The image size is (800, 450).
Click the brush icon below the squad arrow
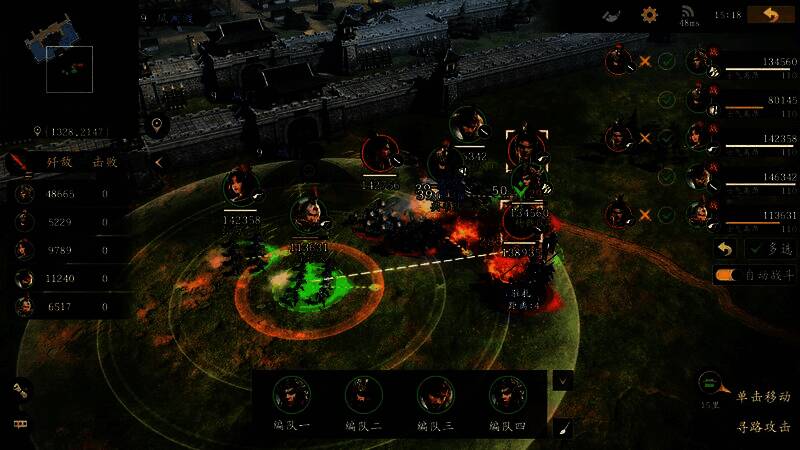563,427
